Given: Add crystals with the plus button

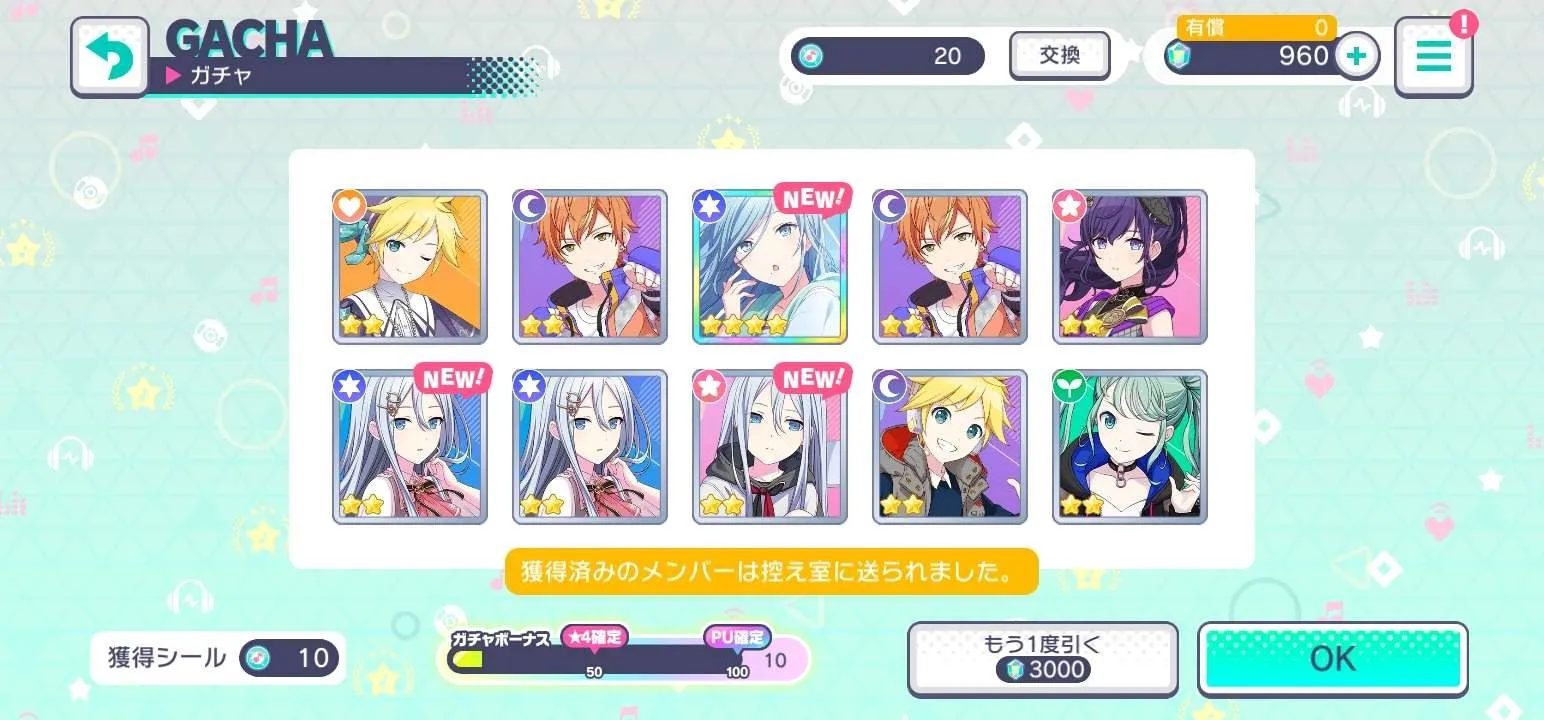Looking at the screenshot, I should [1356, 56].
